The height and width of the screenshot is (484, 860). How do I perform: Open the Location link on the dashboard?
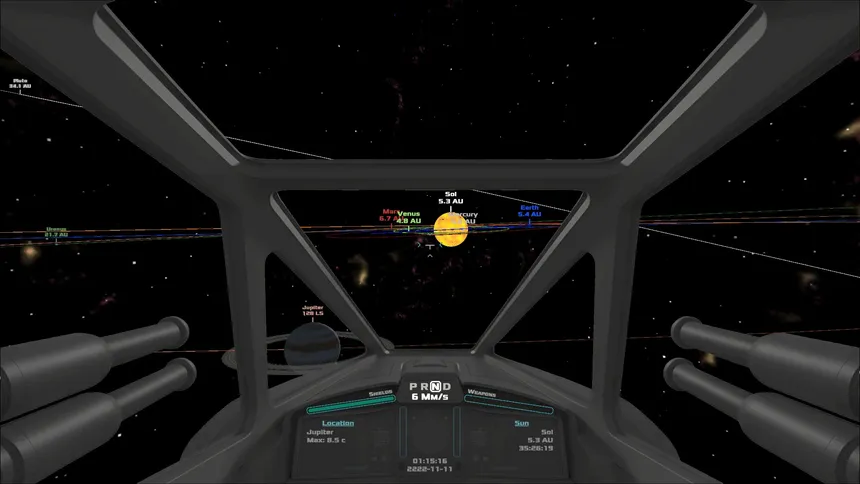(338, 423)
